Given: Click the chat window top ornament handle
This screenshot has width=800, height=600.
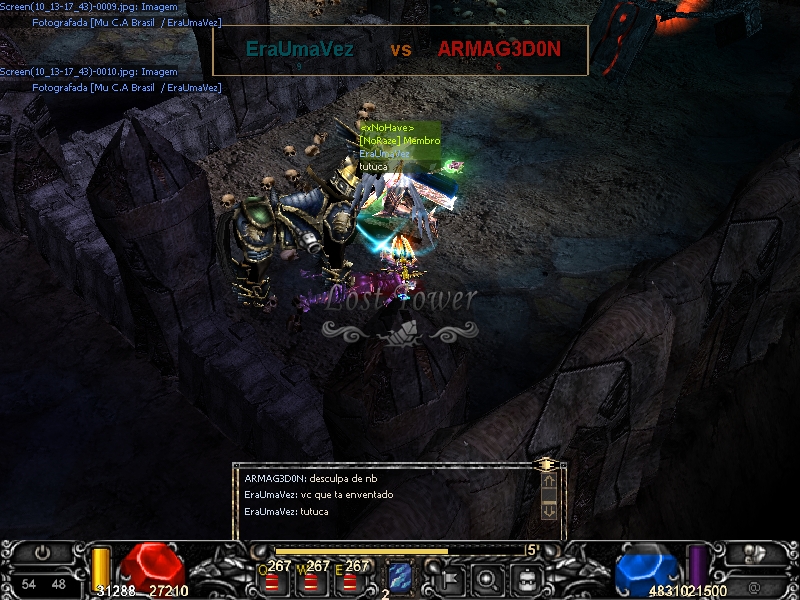Looking at the screenshot, I should click(546, 464).
